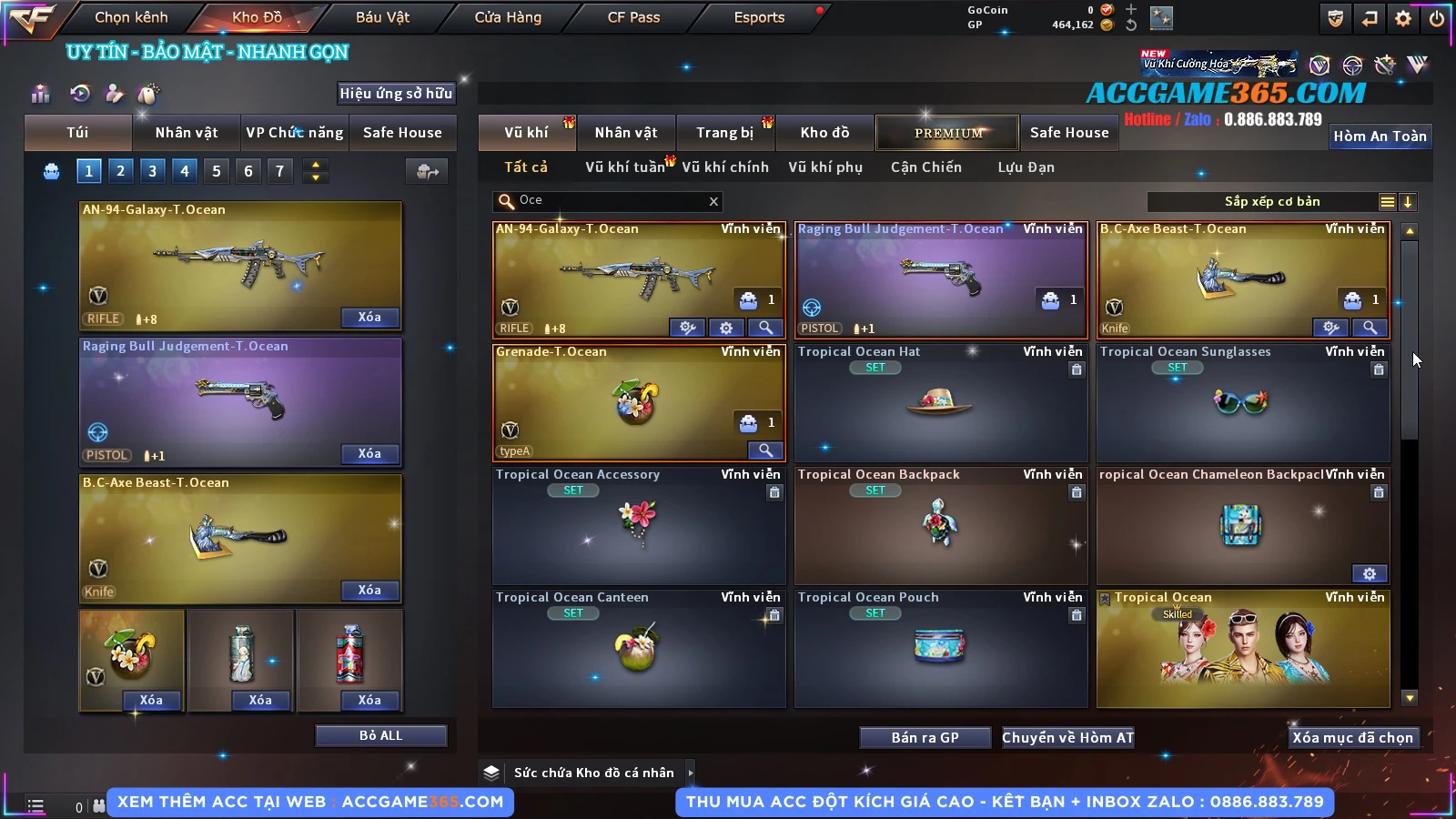Screen dimensions: 1456x819
Task: Sell selected items with Bán ra GP
Action: pos(925,737)
